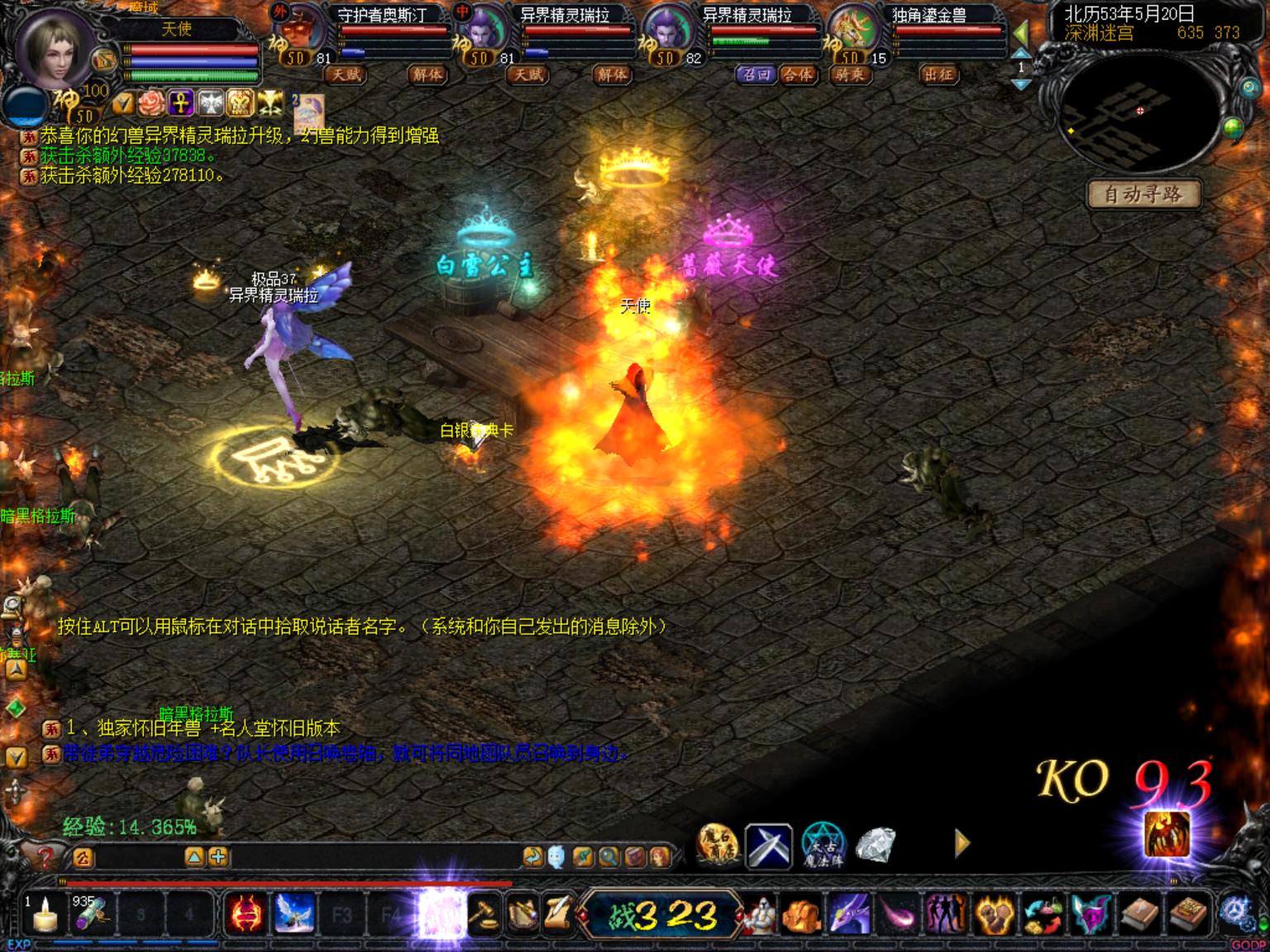Click the gavel auction icon
The image size is (1270, 952).
[484, 915]
